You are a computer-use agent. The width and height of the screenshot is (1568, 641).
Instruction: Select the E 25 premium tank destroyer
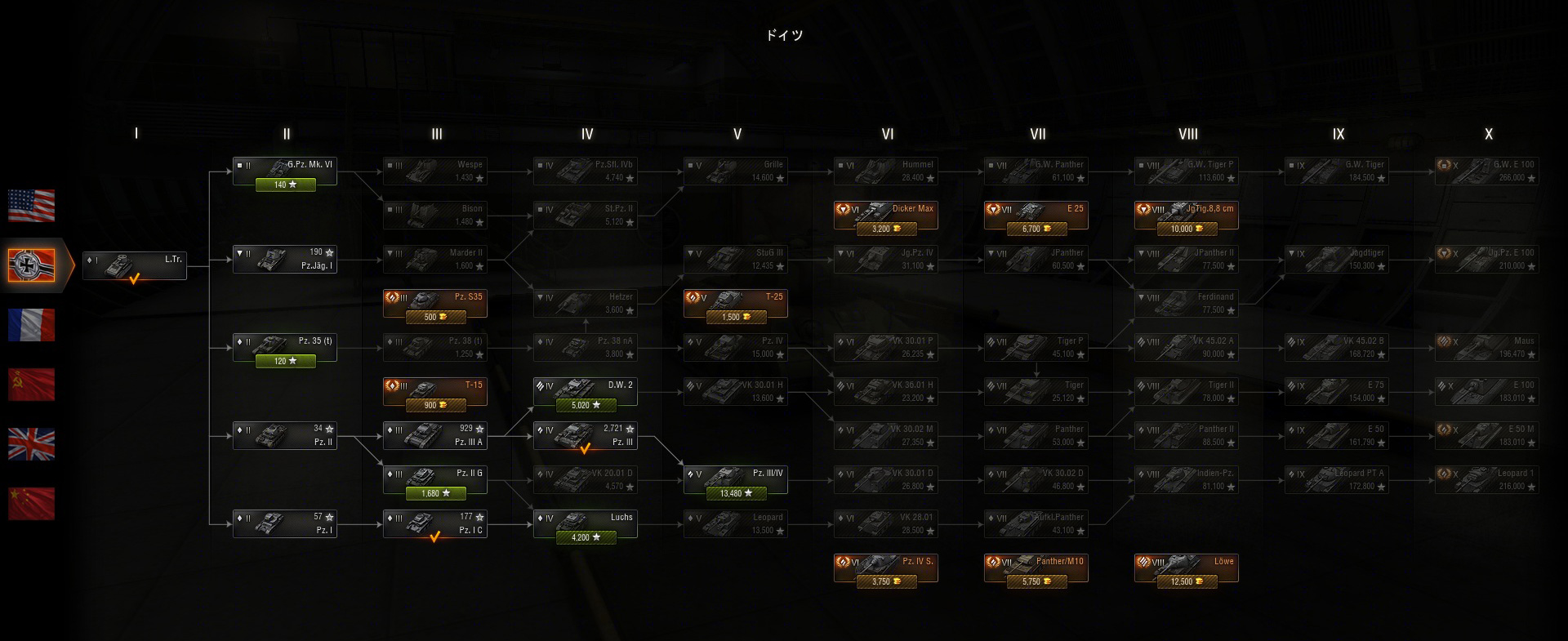1036,216
